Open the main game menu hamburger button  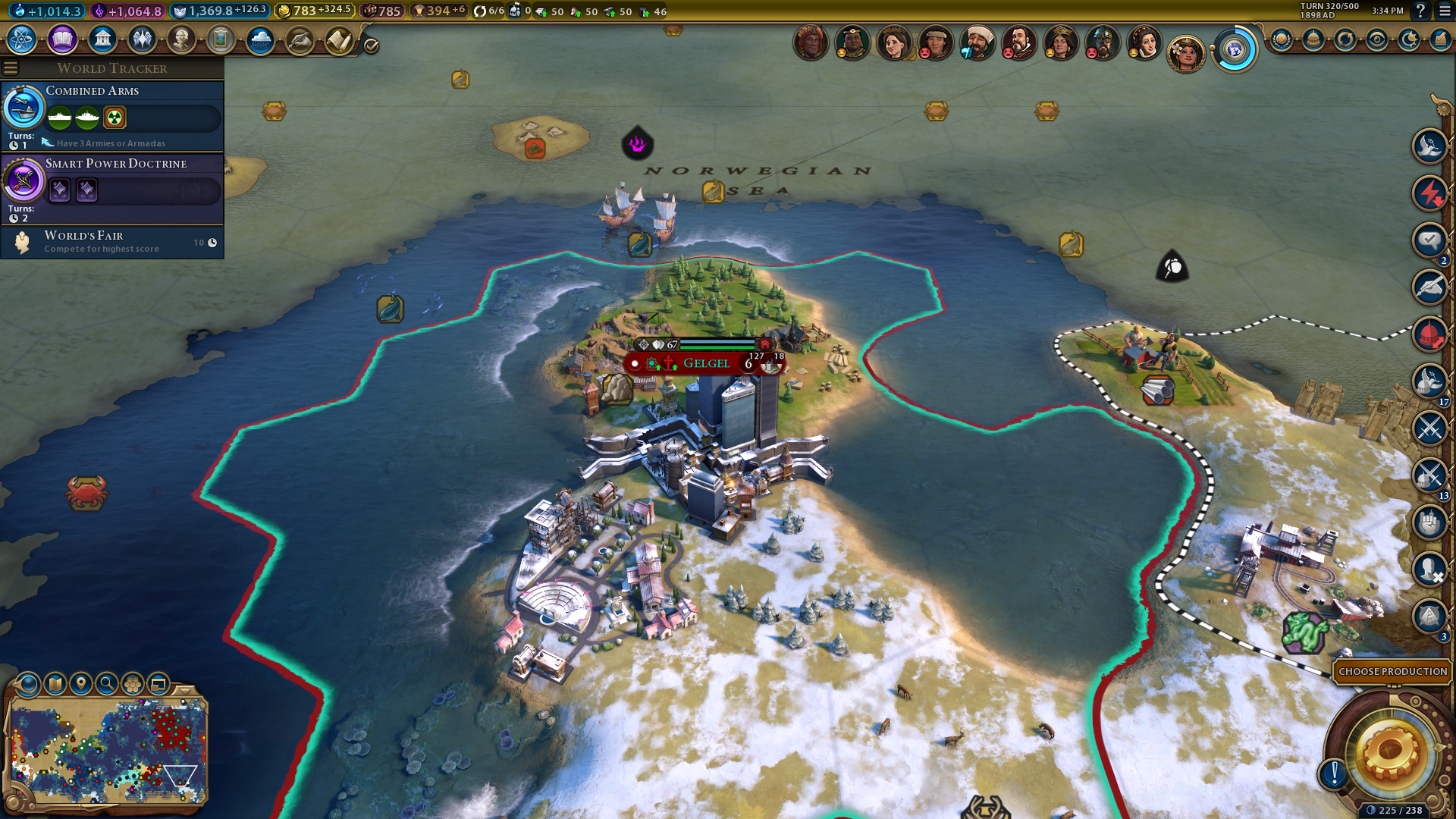tap(1445, 11)
